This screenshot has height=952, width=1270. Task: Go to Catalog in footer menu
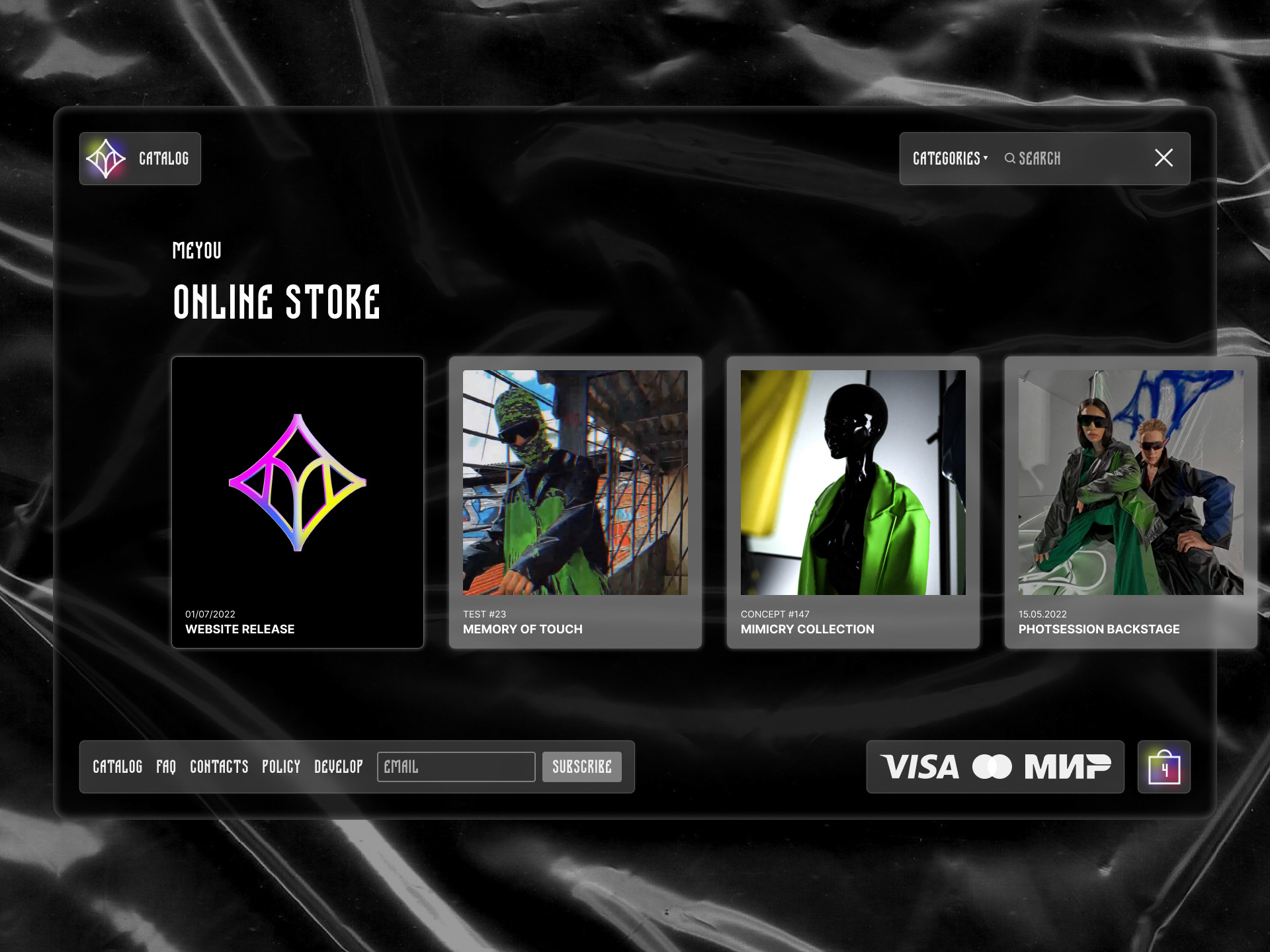[x=118, y=767]
